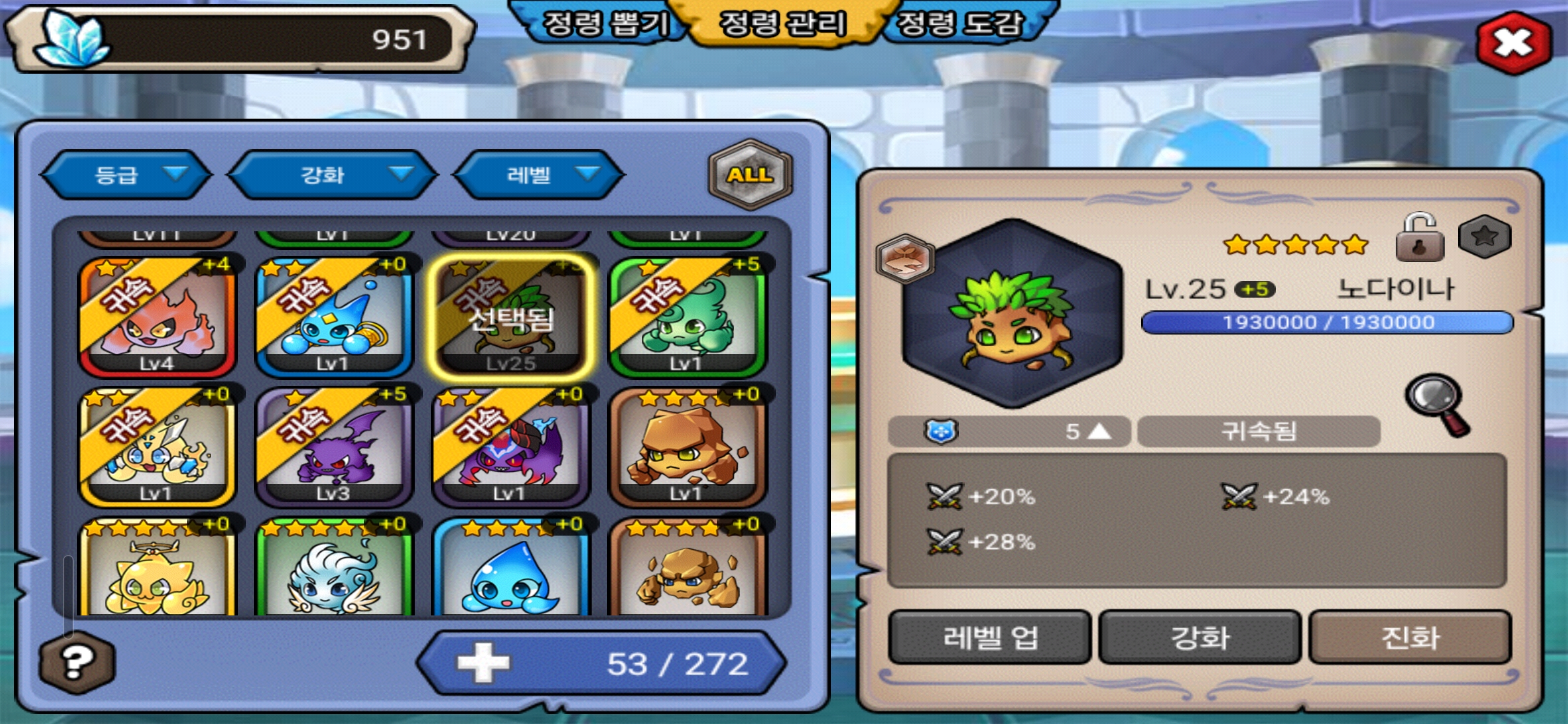Open the 등급 filter dropdown
The width and height of the screenshot is (1568, 724).
point(127,175)
